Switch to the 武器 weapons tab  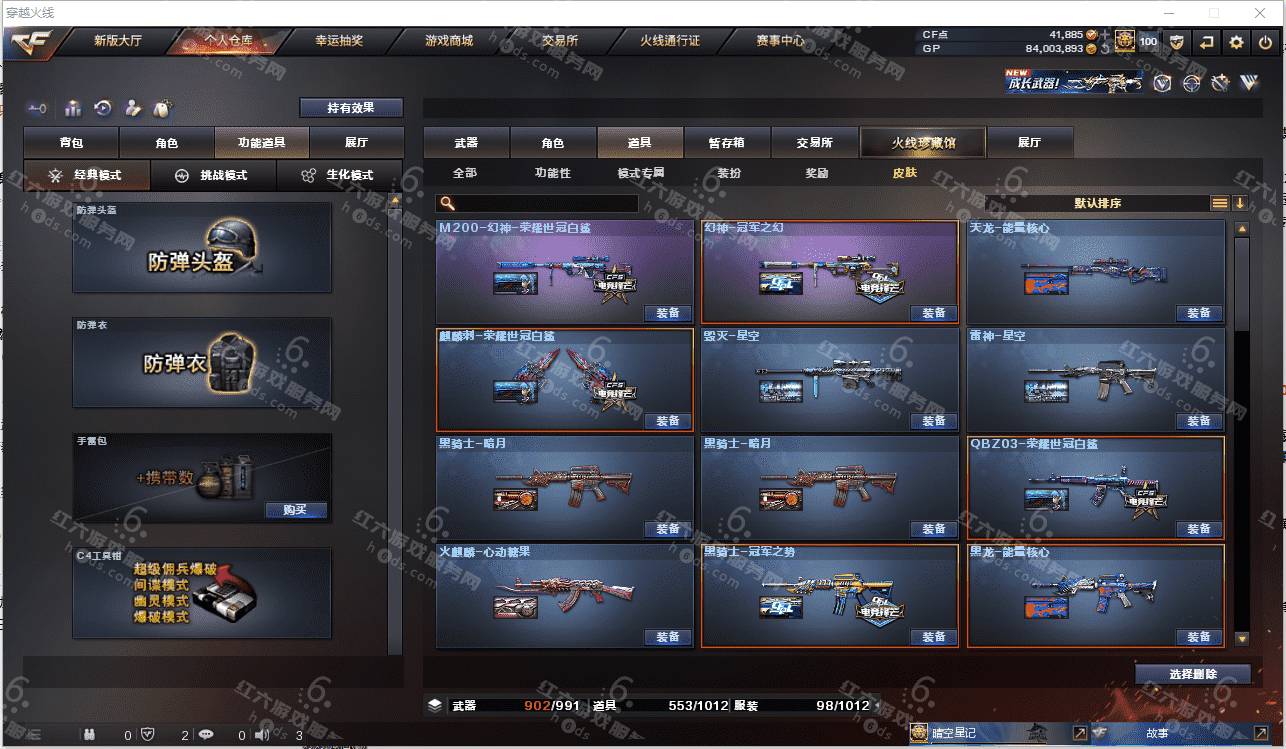[466, 143]
